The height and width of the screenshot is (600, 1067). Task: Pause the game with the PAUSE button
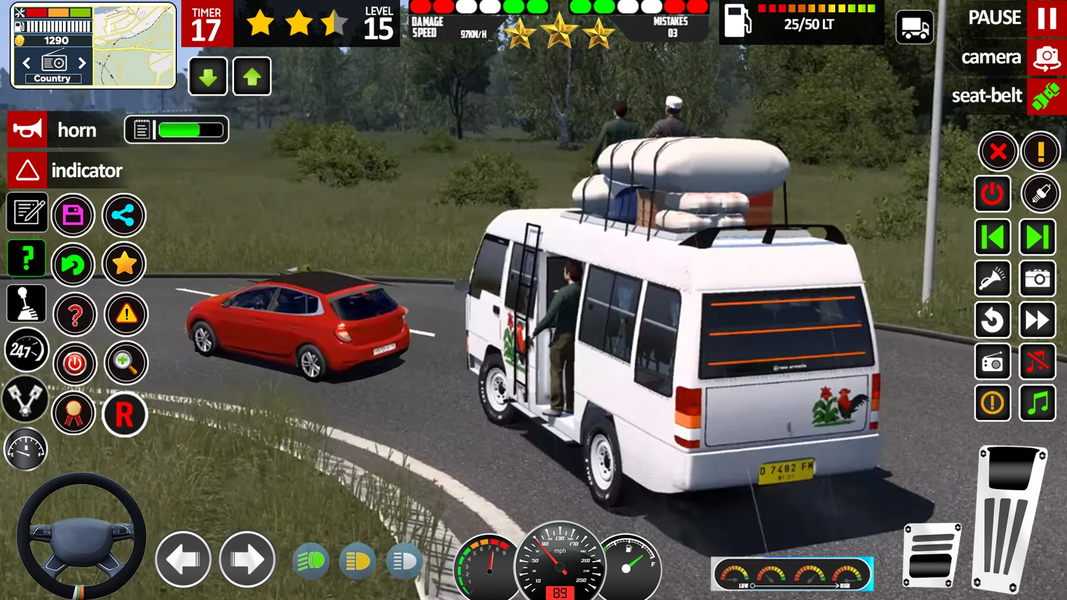pos(1046,18)
